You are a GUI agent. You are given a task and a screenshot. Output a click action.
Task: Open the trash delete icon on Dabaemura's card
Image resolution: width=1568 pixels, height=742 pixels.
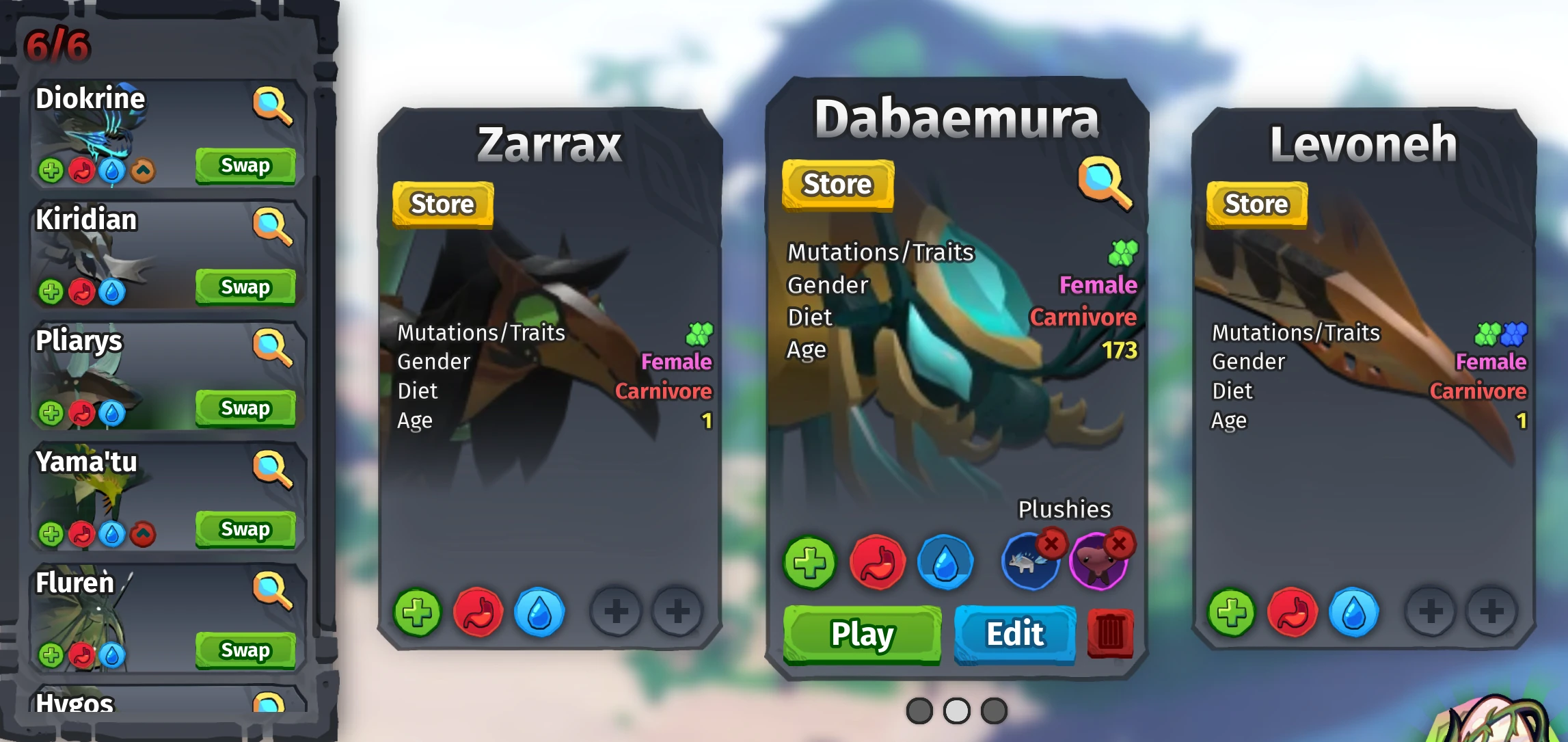tap(1109, 633)
